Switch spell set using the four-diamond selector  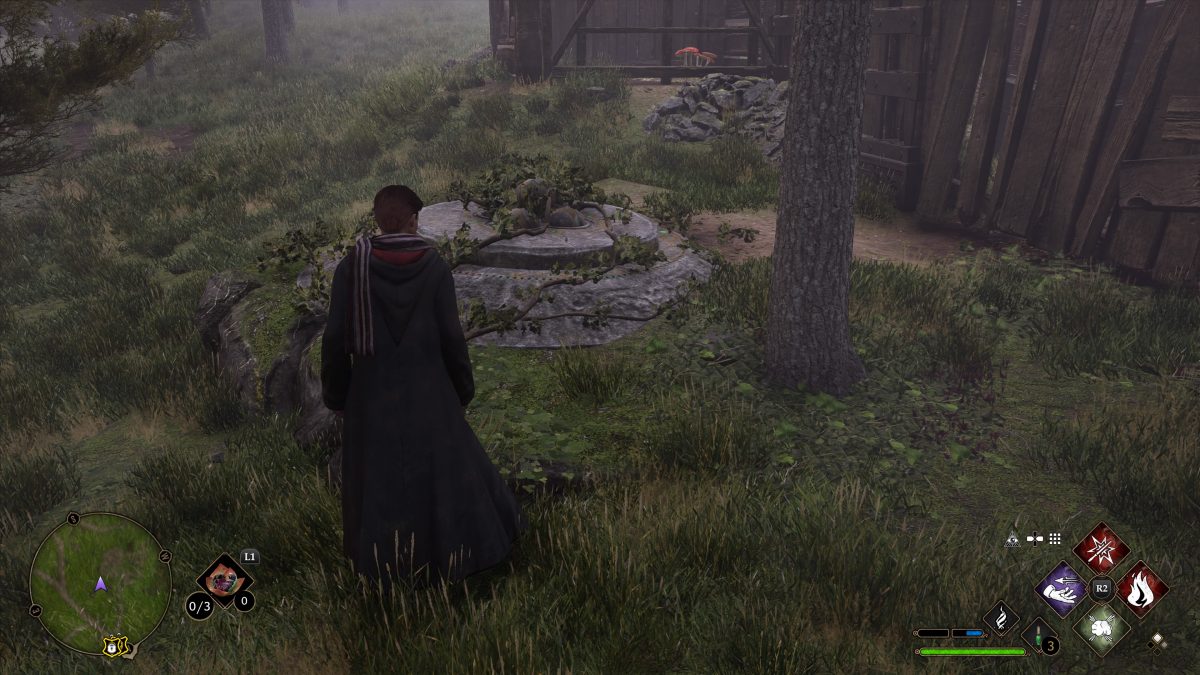(1158, 640)
